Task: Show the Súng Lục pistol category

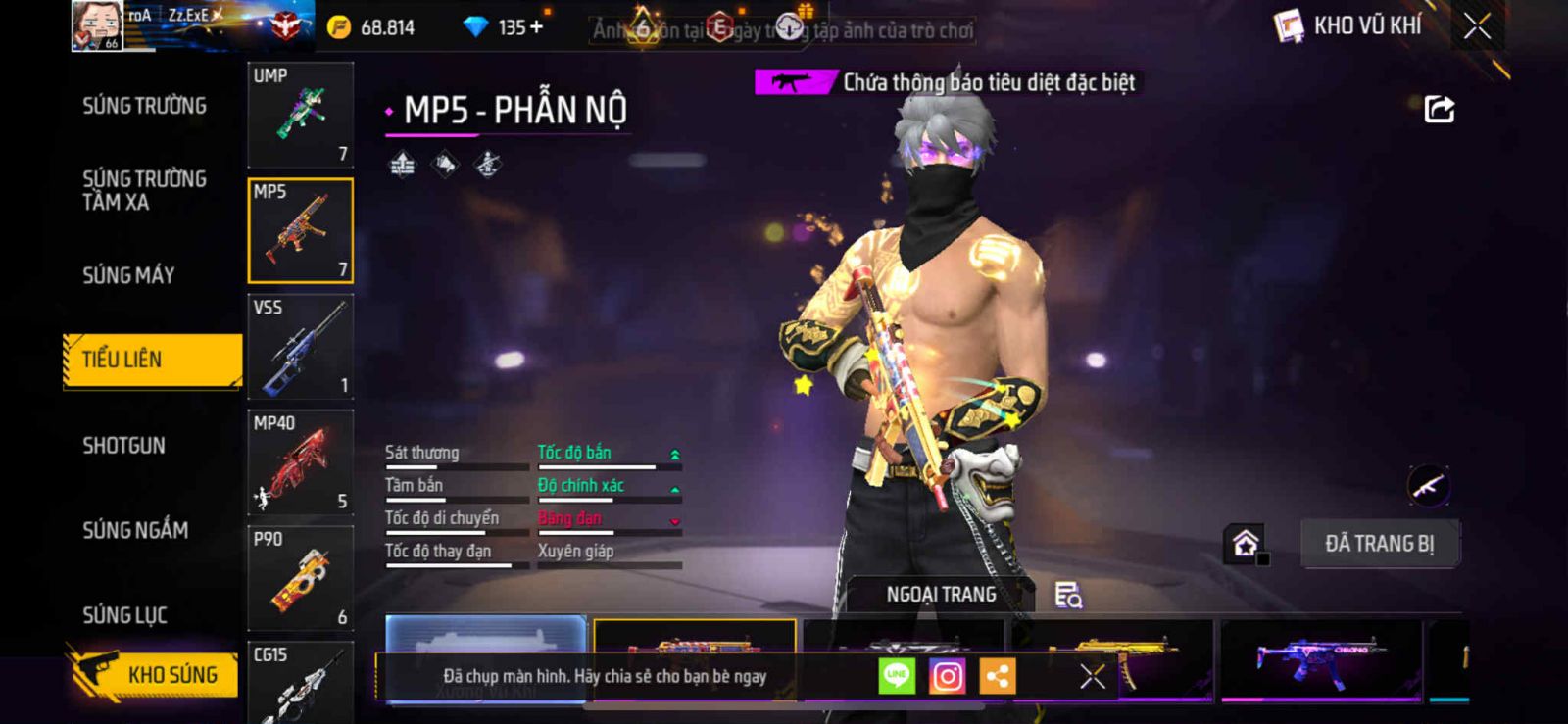Action: click(x=124, y=615)
